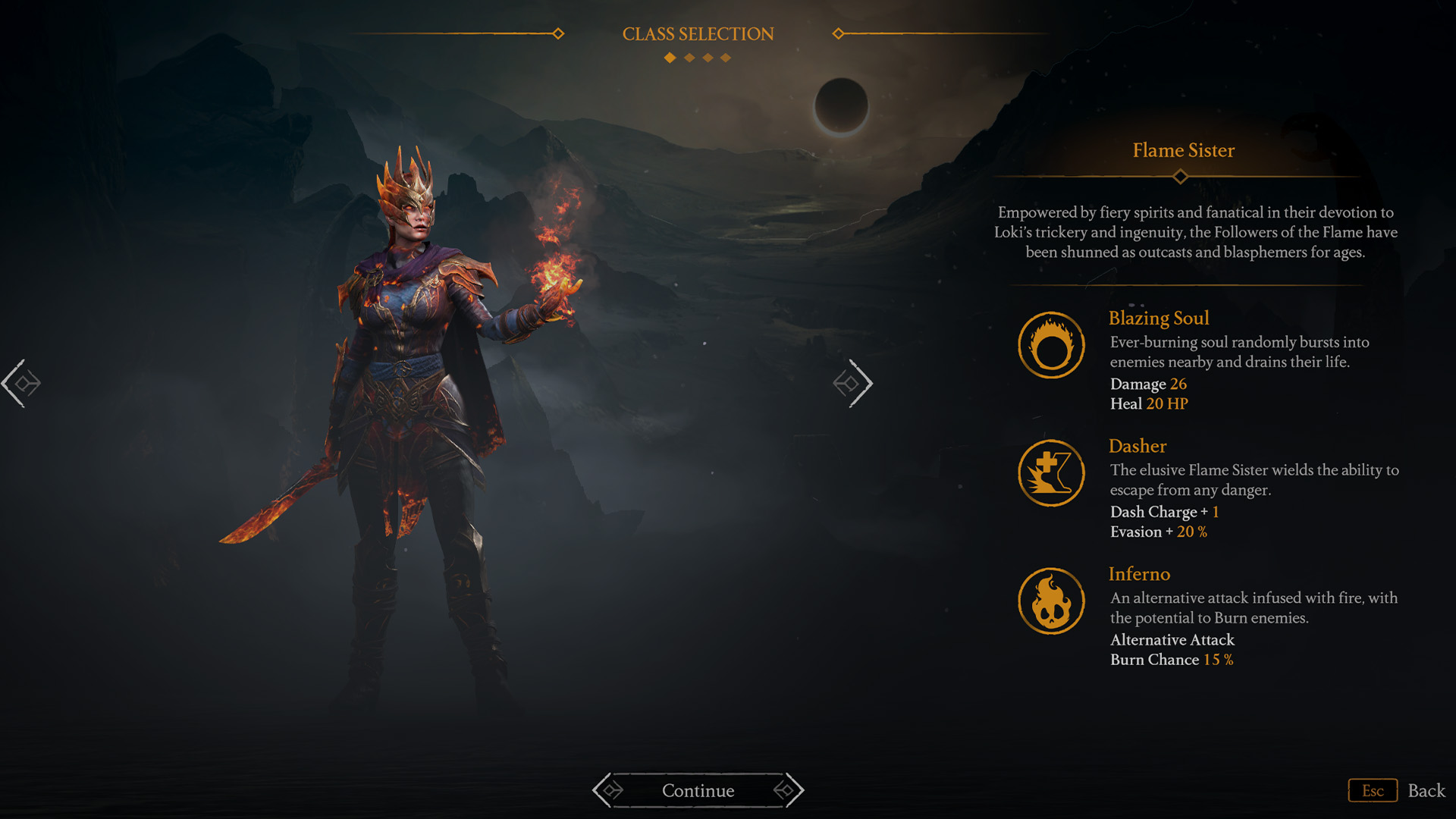
Task: Show the previous class with left arrow
Action: click(x=21, y=384)
